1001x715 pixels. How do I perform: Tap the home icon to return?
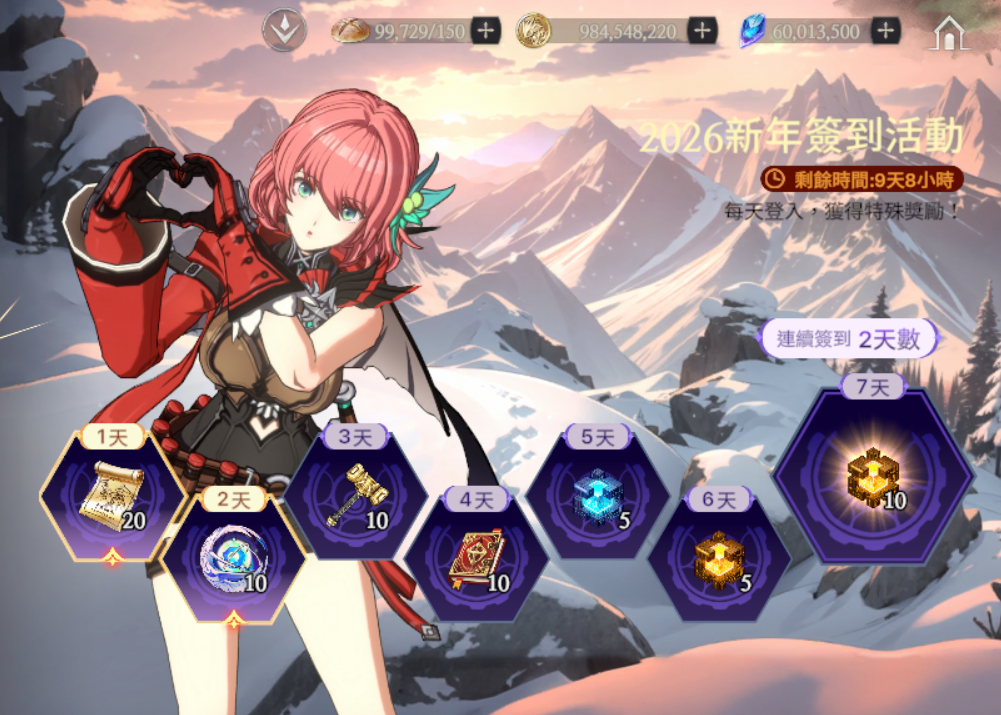pos(949,32)
